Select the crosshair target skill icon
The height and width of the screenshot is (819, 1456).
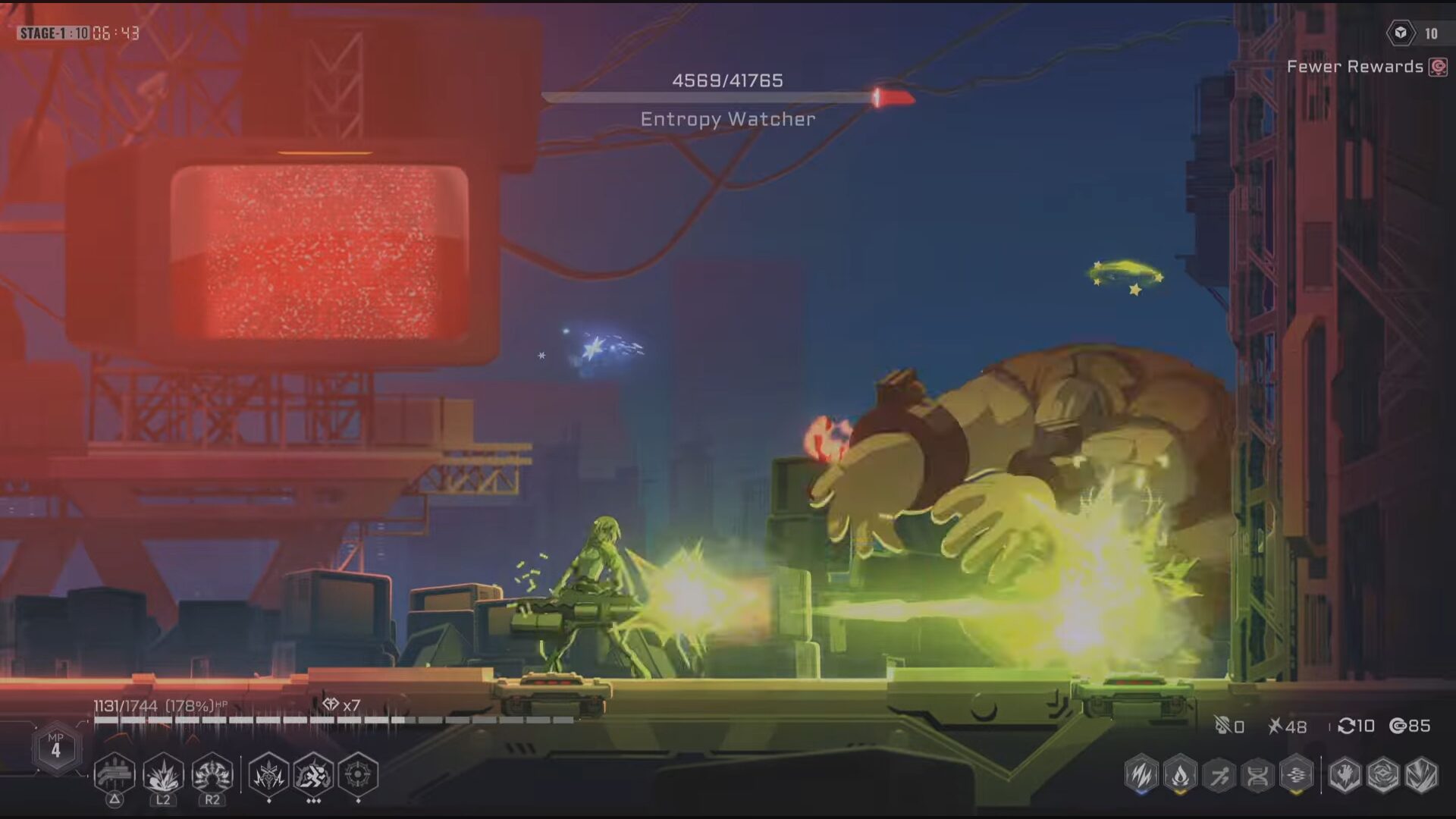(357, 774)
